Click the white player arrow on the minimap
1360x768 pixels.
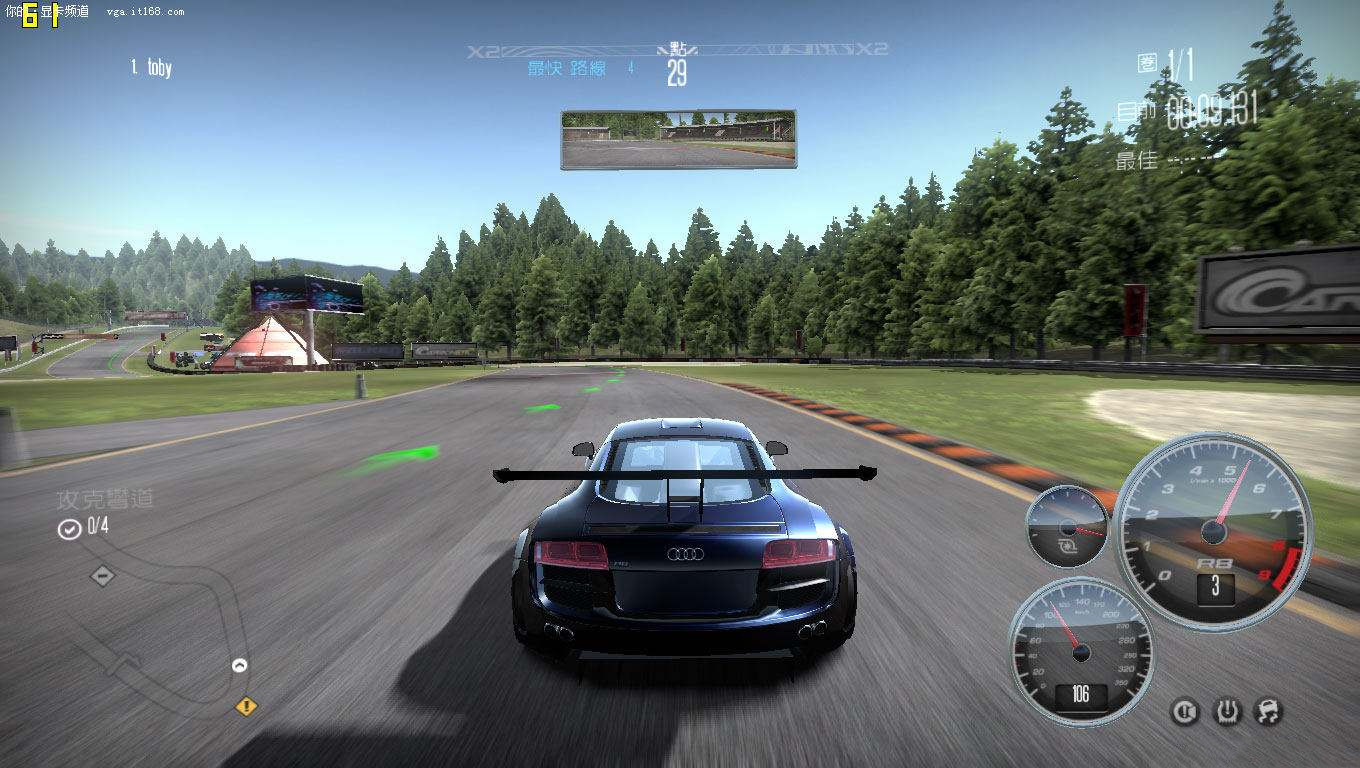pyautogui.click(x=240, y=665)
